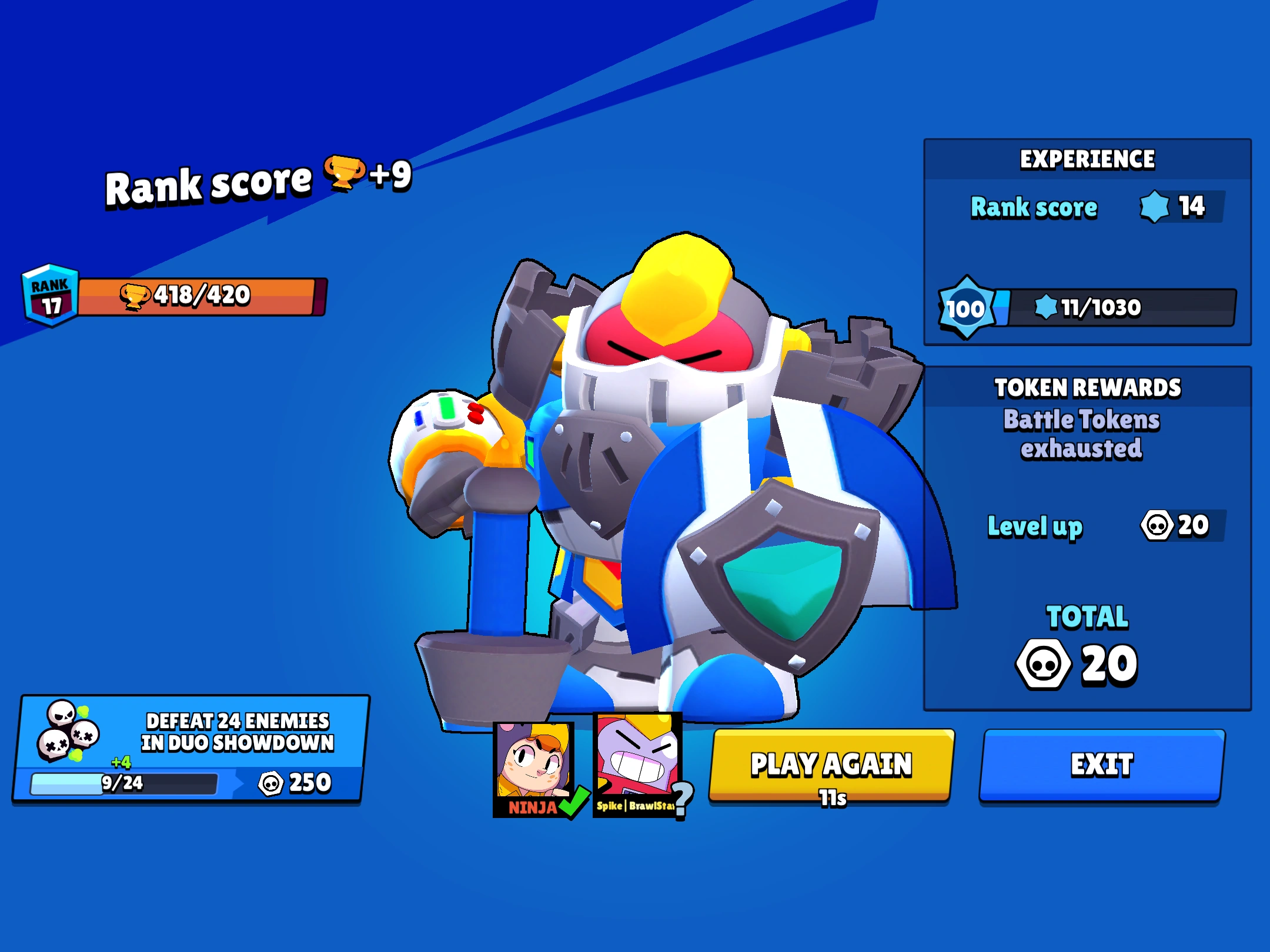Click the star icon beside Rank score 14
This screenshot has width=1270, height=952.
tap(1154, 207)
